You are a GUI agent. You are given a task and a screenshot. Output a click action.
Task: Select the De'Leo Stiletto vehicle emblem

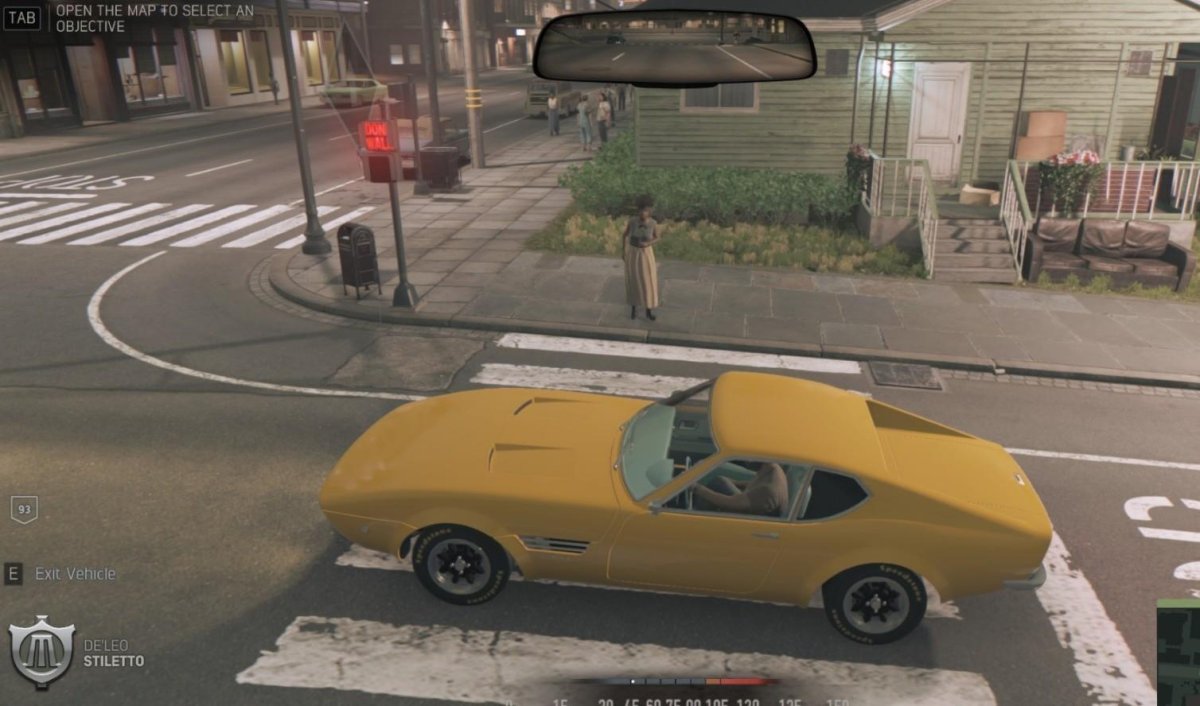point(41,651)
